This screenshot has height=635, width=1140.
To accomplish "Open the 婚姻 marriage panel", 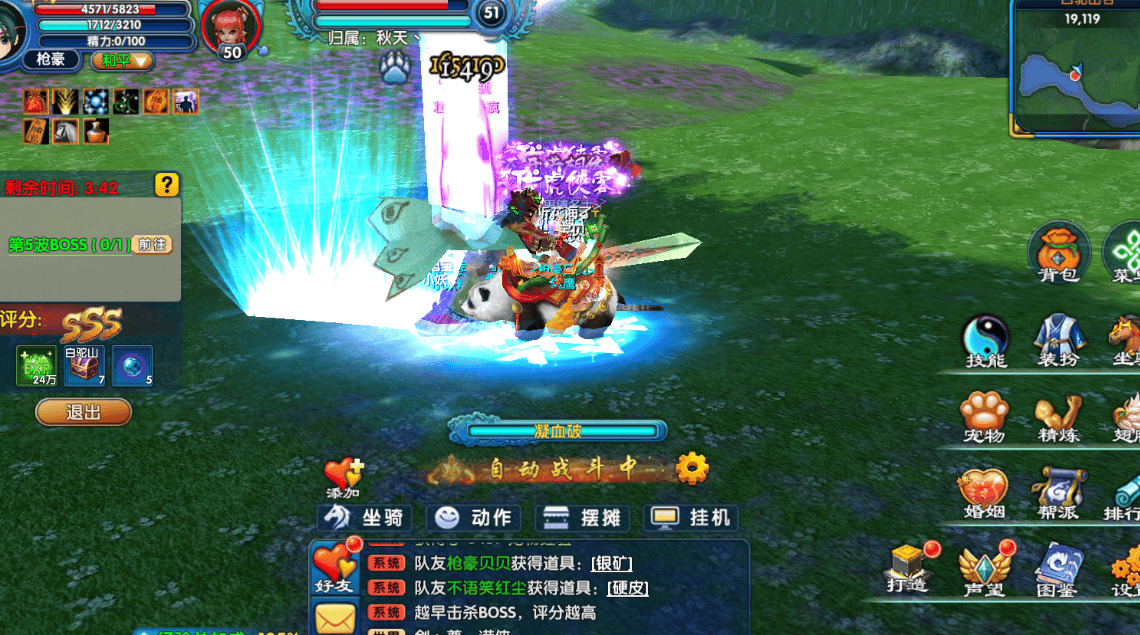I will (x=982, y=494).
